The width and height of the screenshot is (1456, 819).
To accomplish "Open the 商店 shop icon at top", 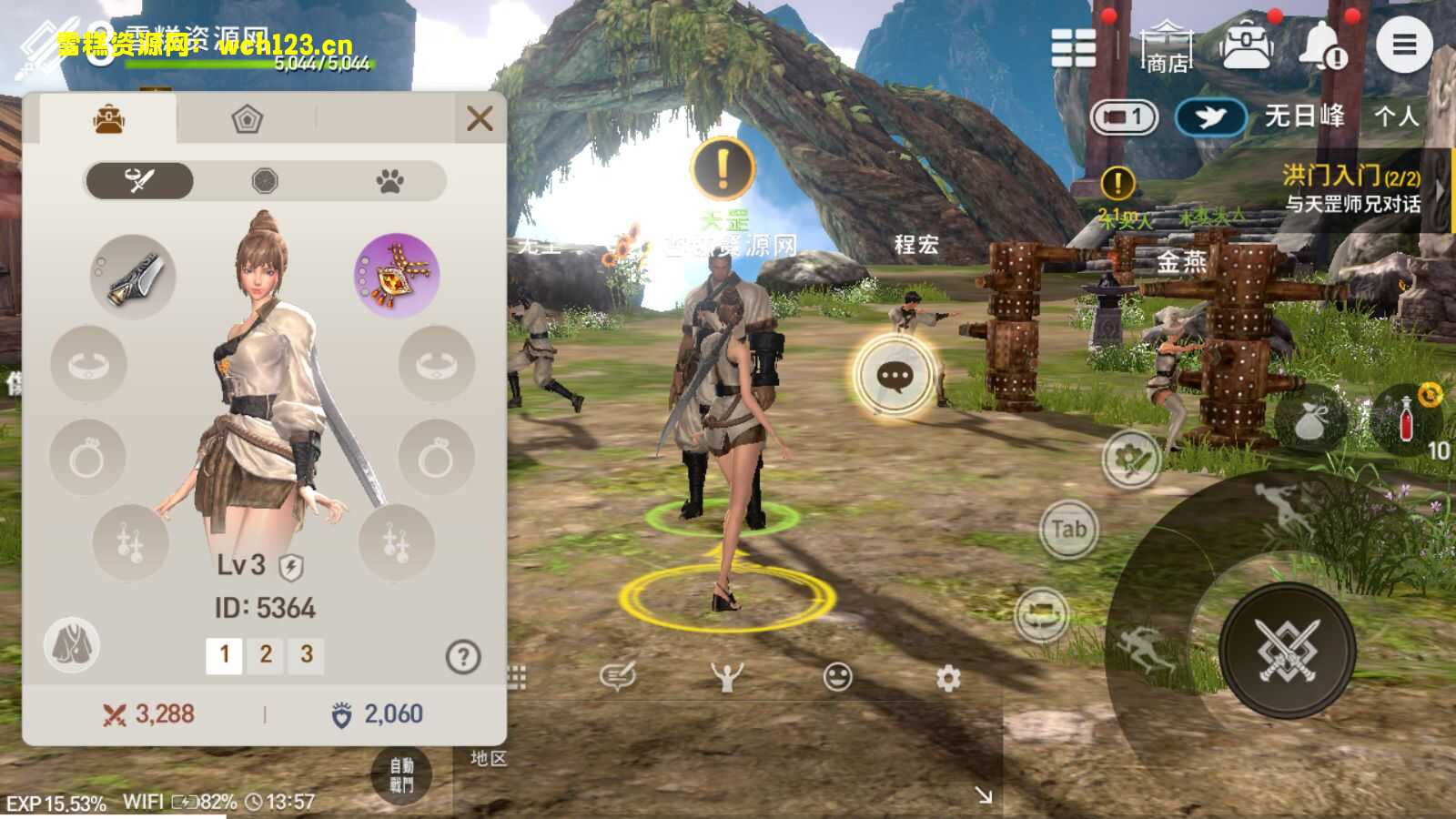I will [1168, 47].
